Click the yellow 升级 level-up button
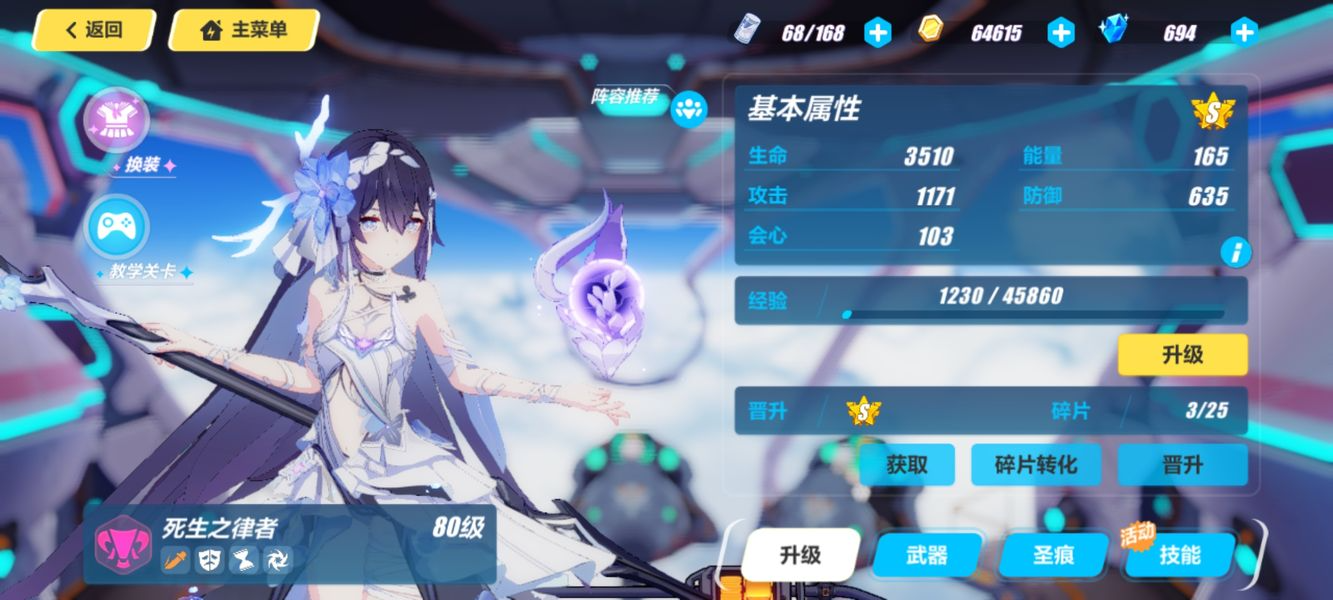 pos(1182,355)
